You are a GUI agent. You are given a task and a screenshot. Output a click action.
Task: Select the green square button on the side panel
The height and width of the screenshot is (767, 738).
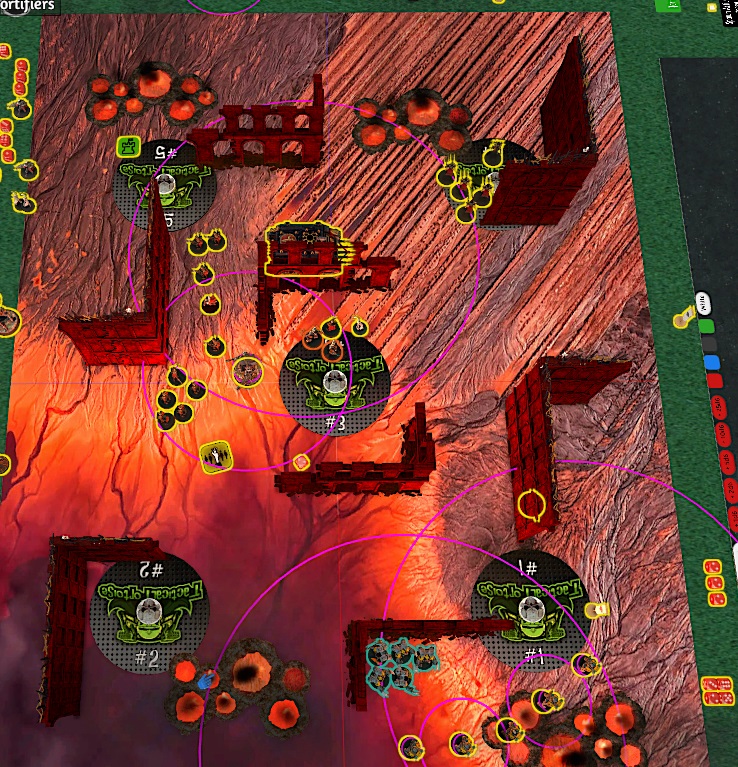click(707, 326)
